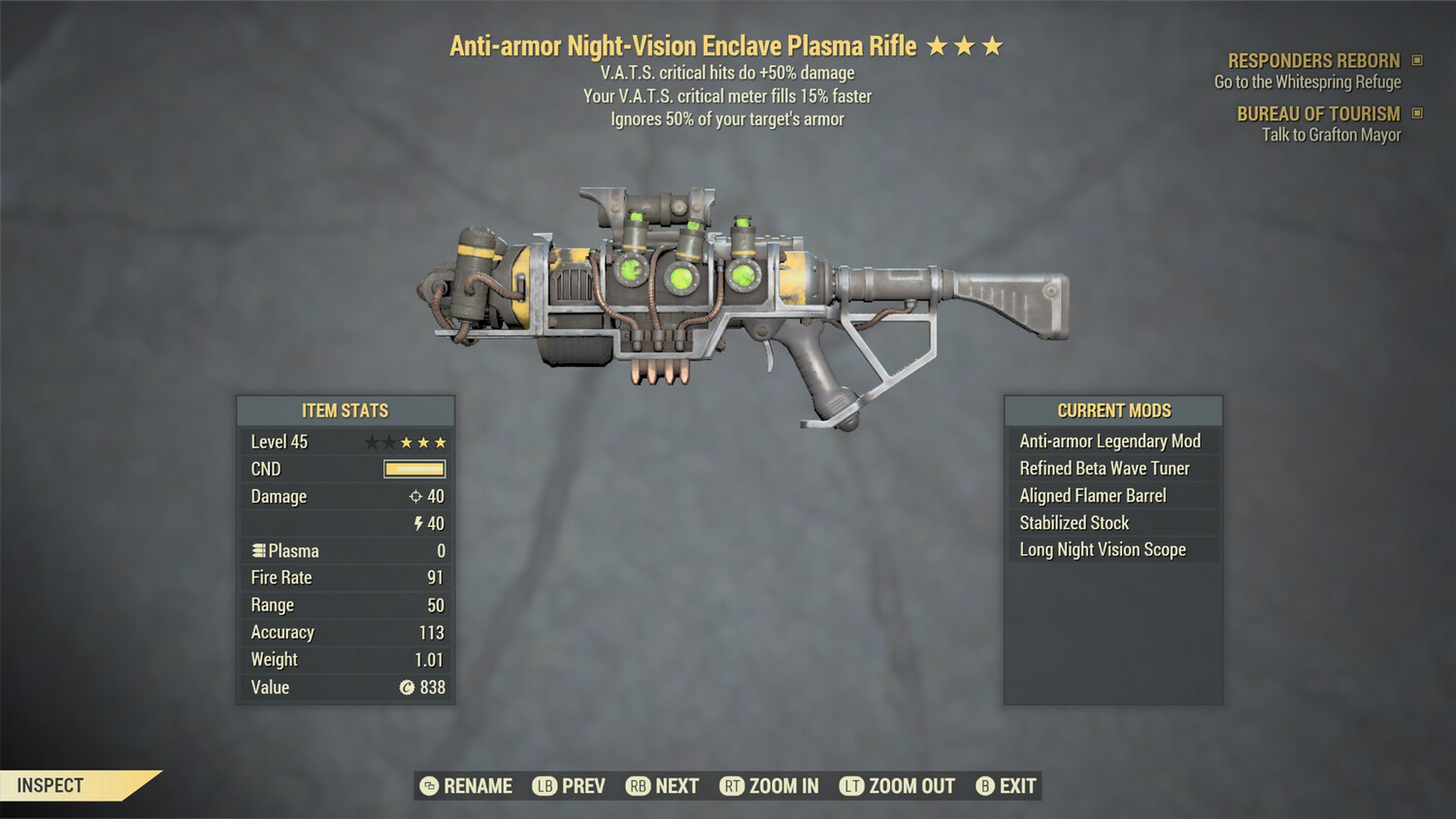1456x819 pixels.
Task: Select the lightning energy damage icon
Action: (x=417, y=523)
